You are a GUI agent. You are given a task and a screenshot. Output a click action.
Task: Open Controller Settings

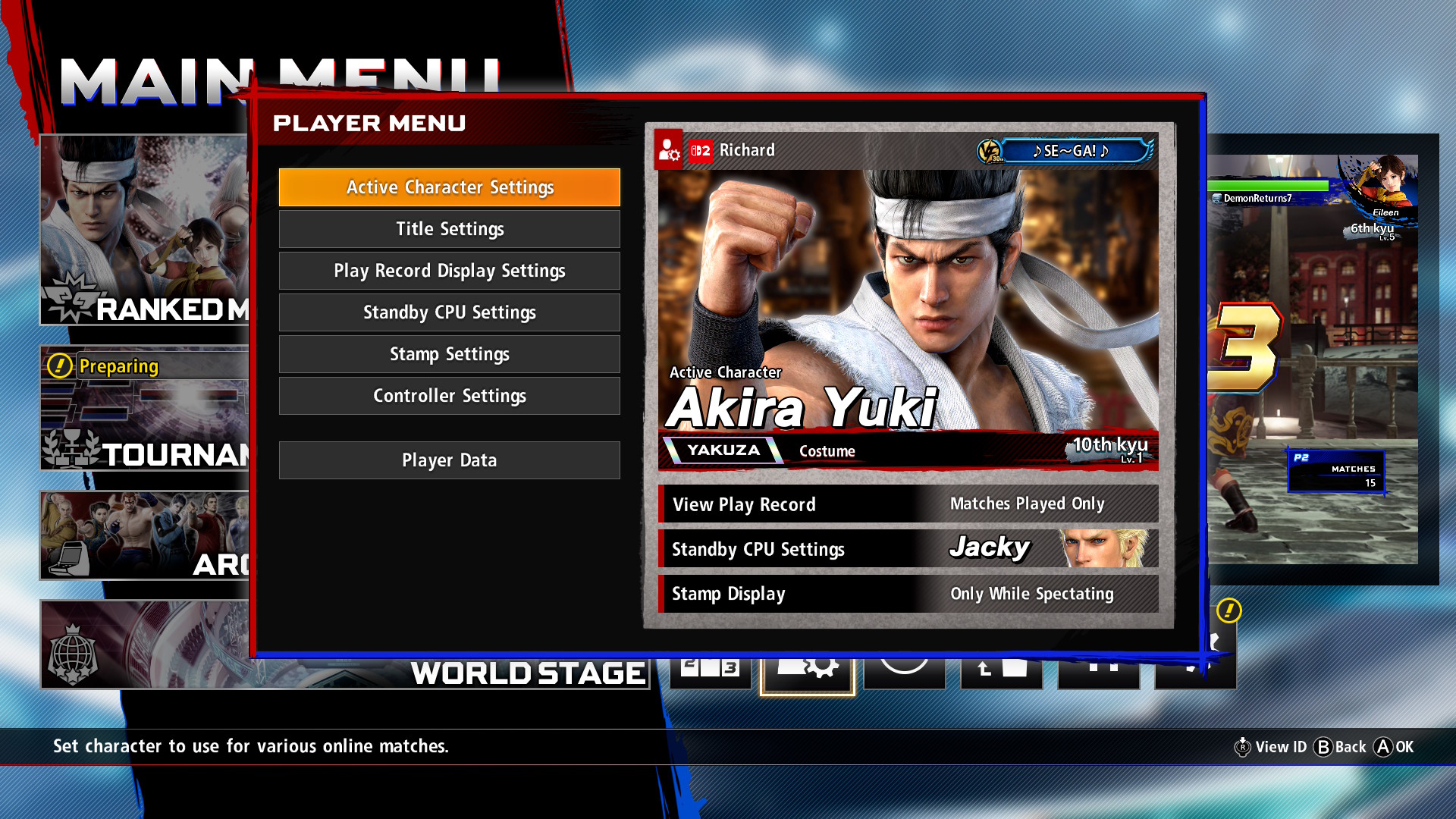coord(449,396)
